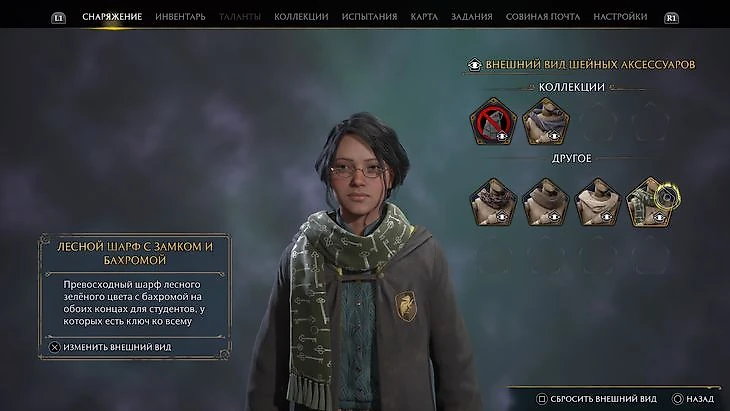This screenshot has height=411, width=730.
Task: Switch to Совиная почта tab
Action: [545, 17]
